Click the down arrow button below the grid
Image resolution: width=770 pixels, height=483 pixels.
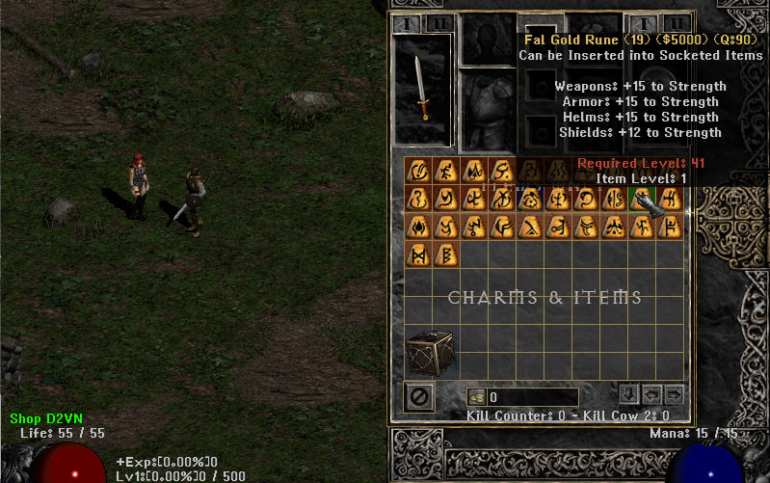pyautogui.click(x=630, y=393)
